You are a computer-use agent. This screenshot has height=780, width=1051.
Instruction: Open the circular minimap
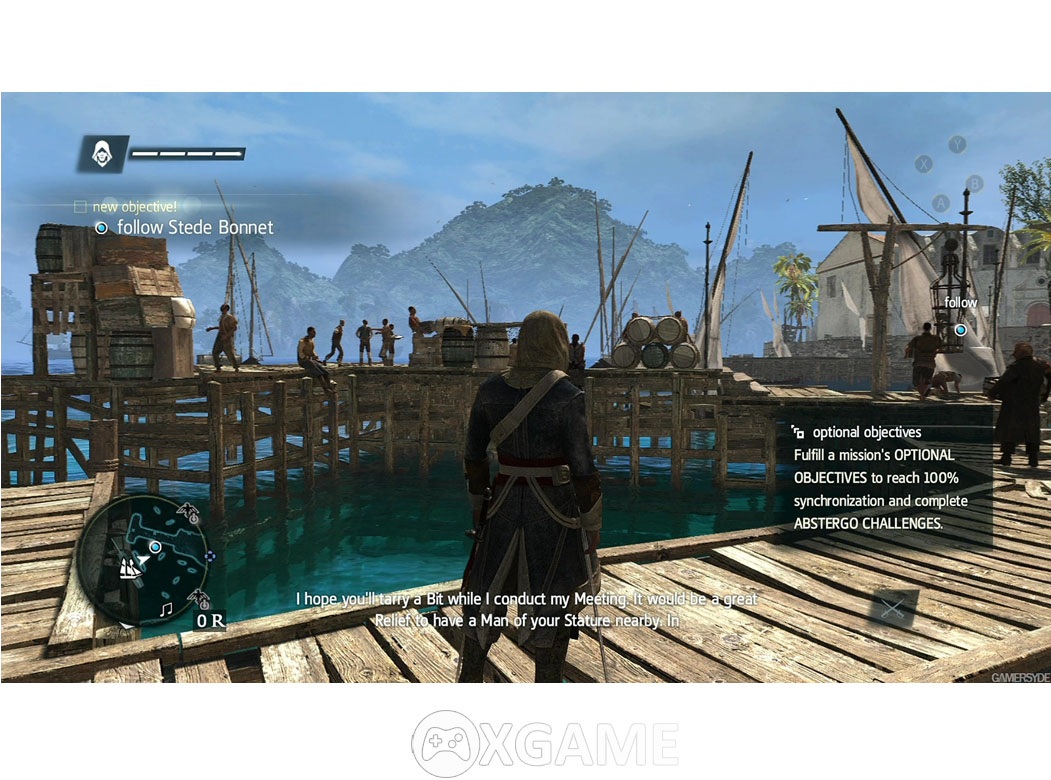[142, 560]
